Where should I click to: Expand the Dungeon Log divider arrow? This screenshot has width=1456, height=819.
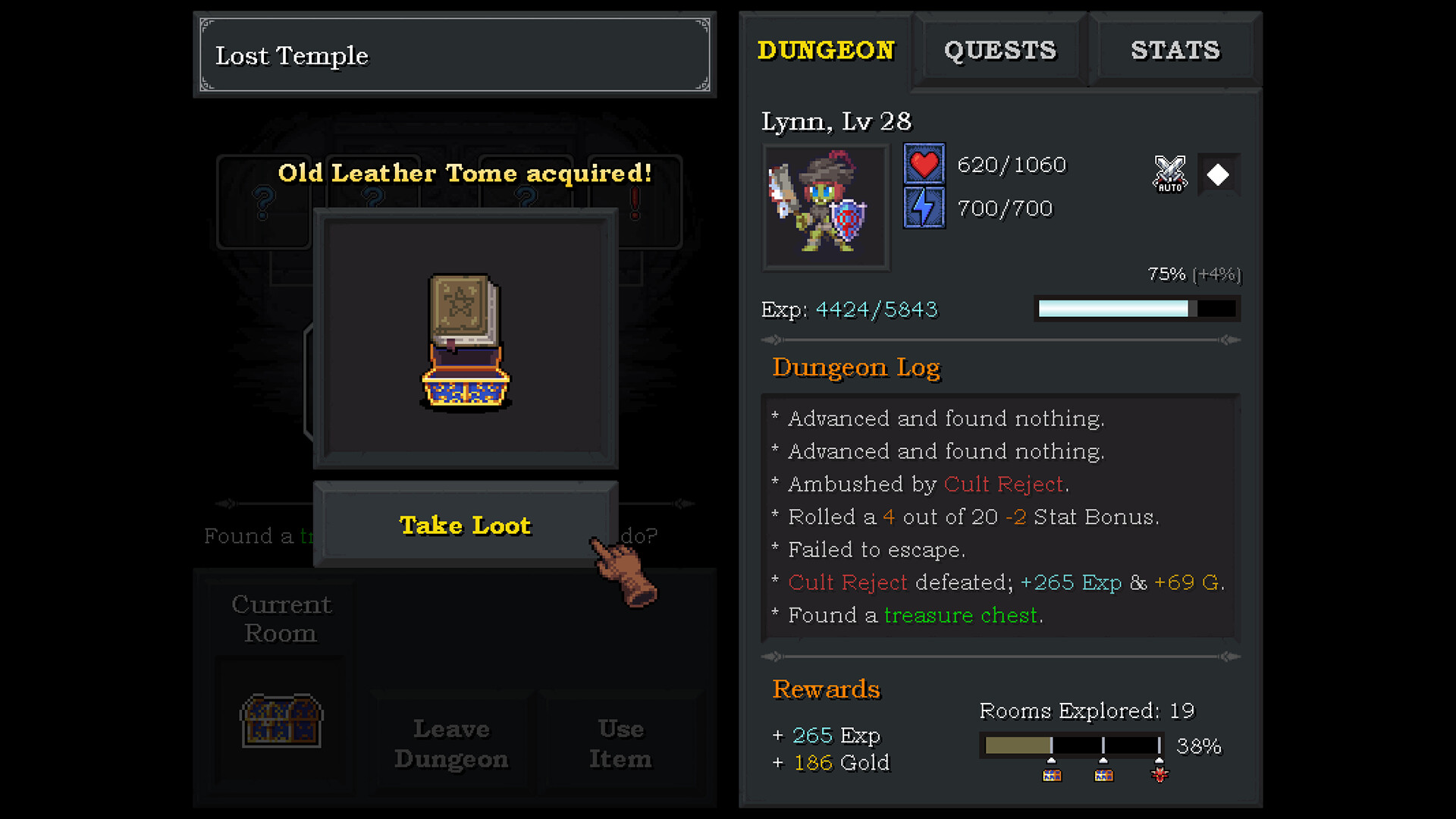coord(775,339)
